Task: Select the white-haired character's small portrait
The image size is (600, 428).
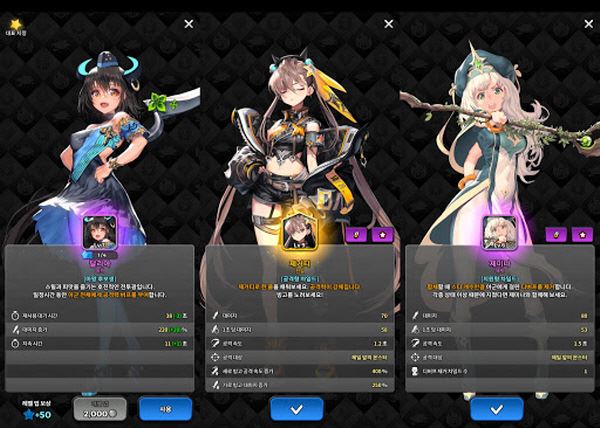Action: coord(497,231)
